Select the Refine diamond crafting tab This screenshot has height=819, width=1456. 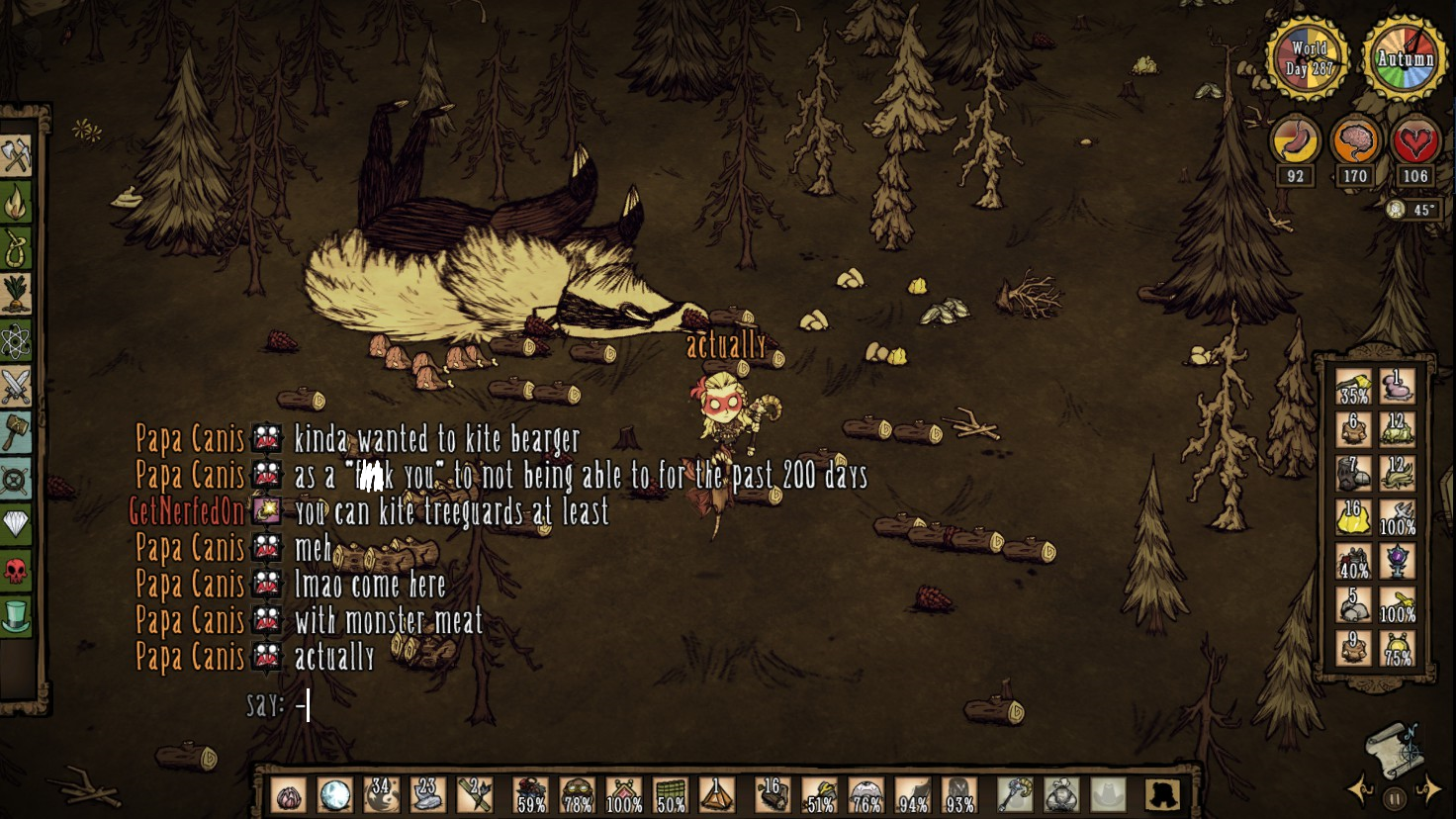[x=17, y=523]
